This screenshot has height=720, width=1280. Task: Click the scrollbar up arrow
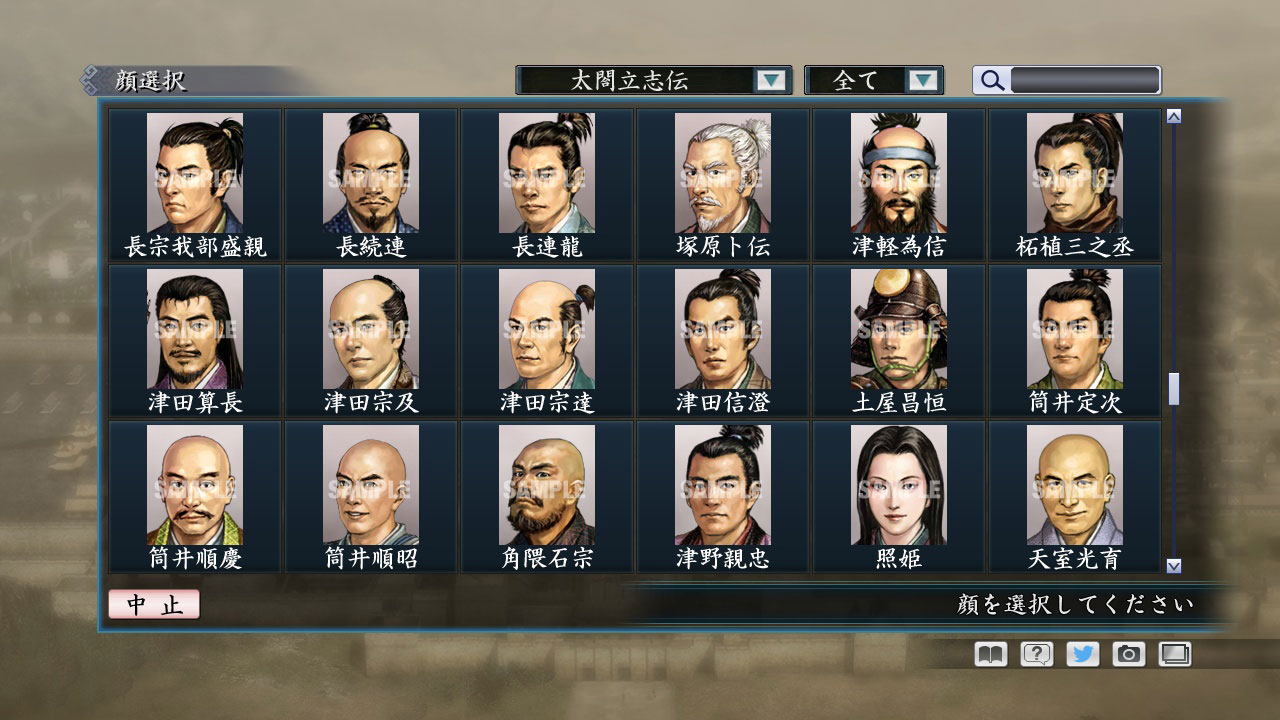click(1173, 115)
